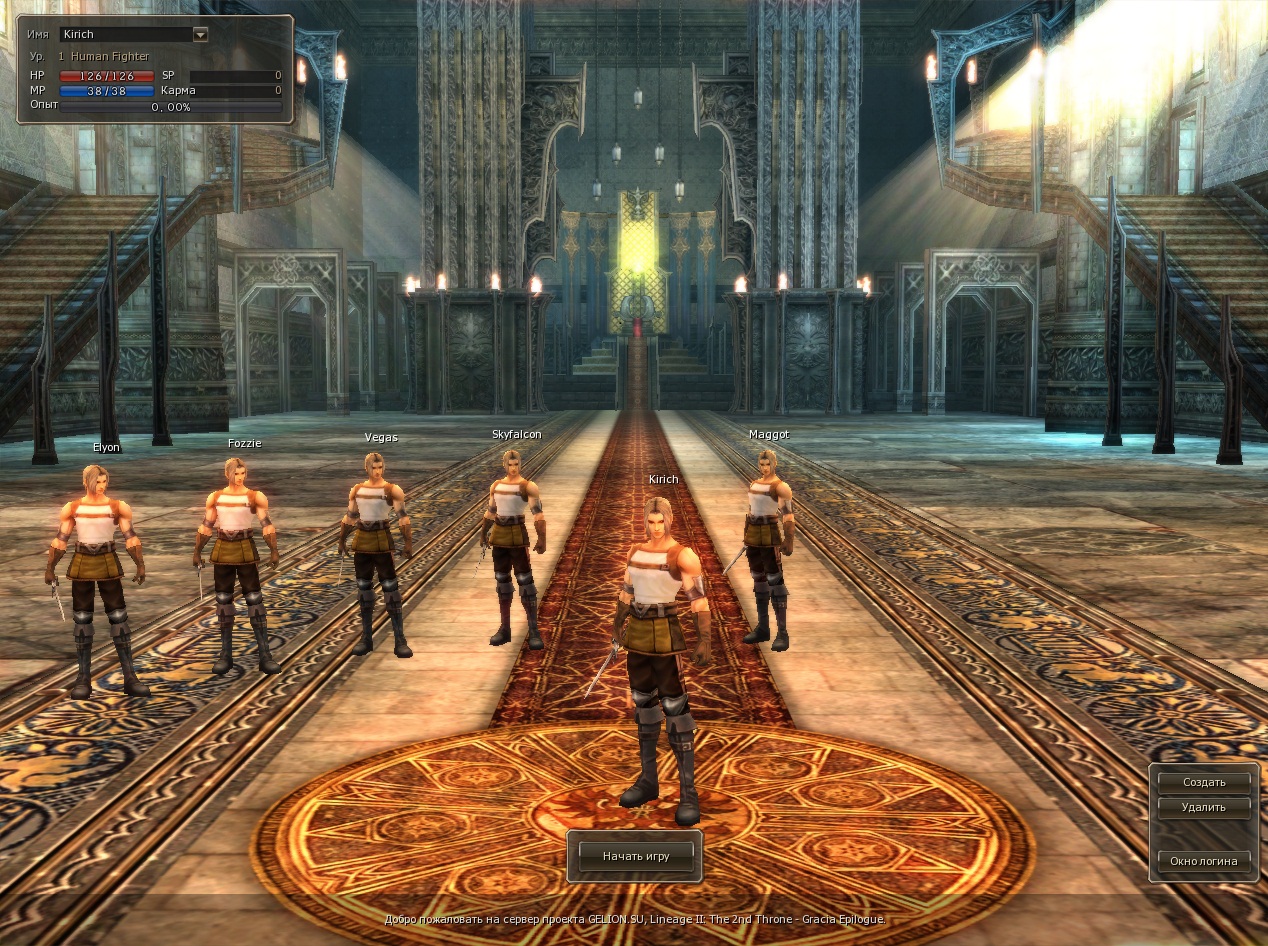
Task: Choose the character Fozzie
Action: point(237,560)
